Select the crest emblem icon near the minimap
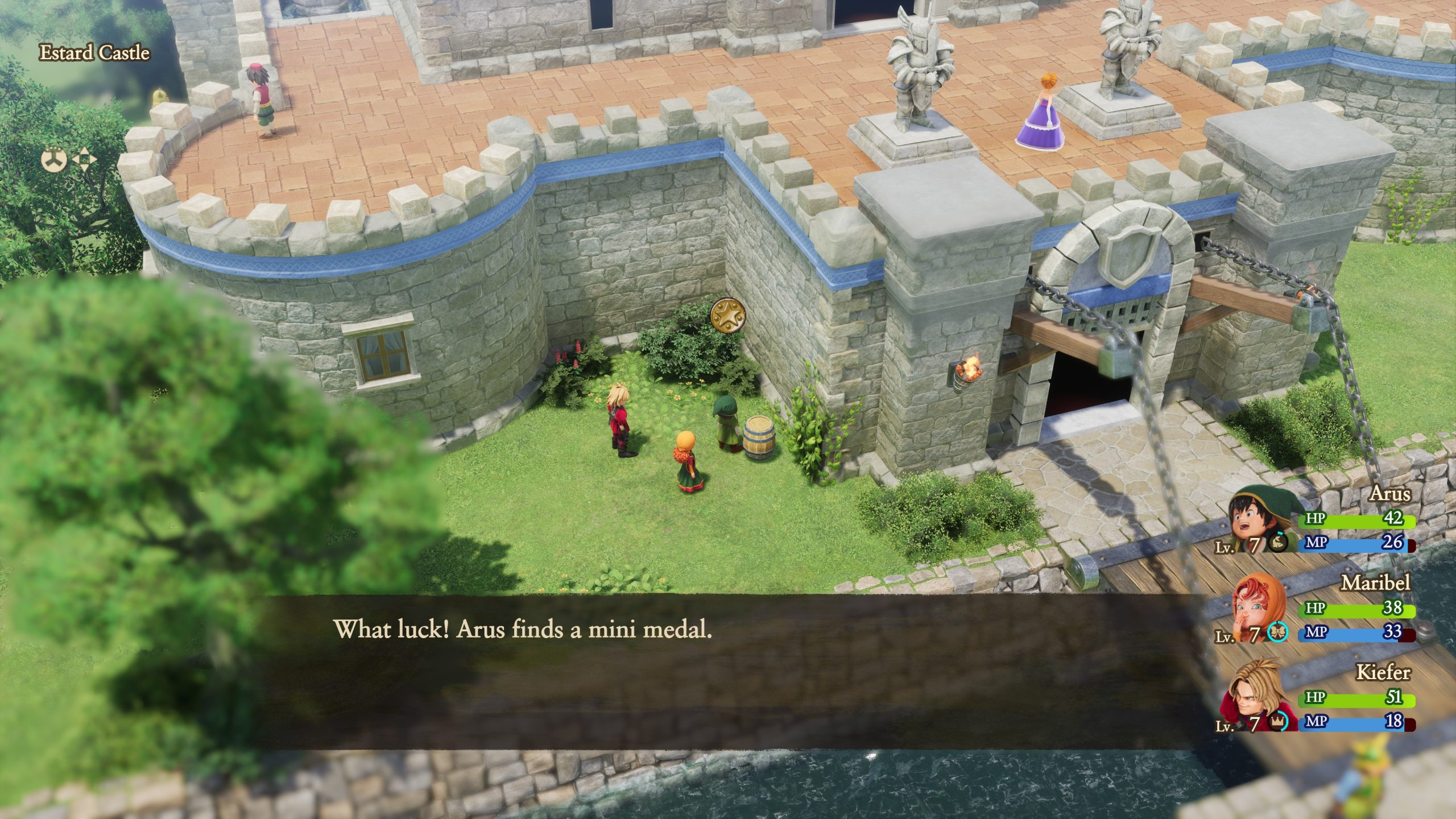 coord(53,160)
